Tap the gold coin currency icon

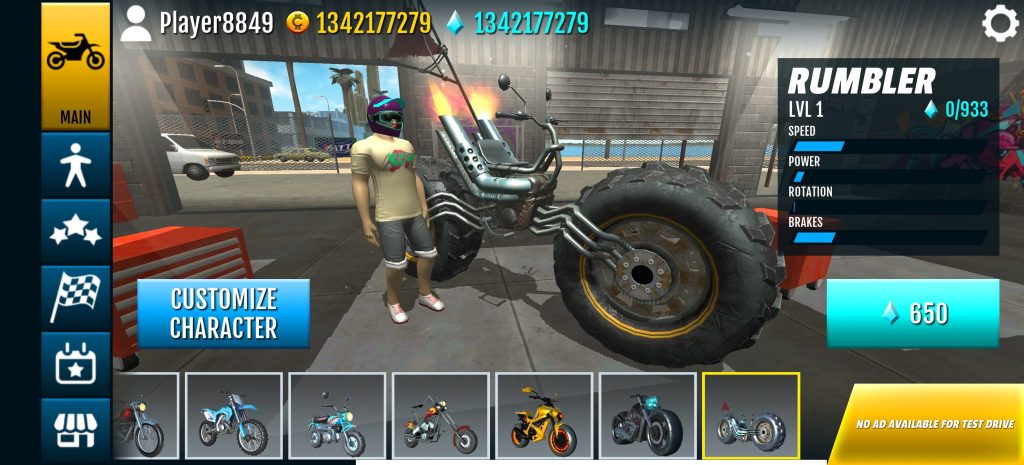[x=297, y=22]
